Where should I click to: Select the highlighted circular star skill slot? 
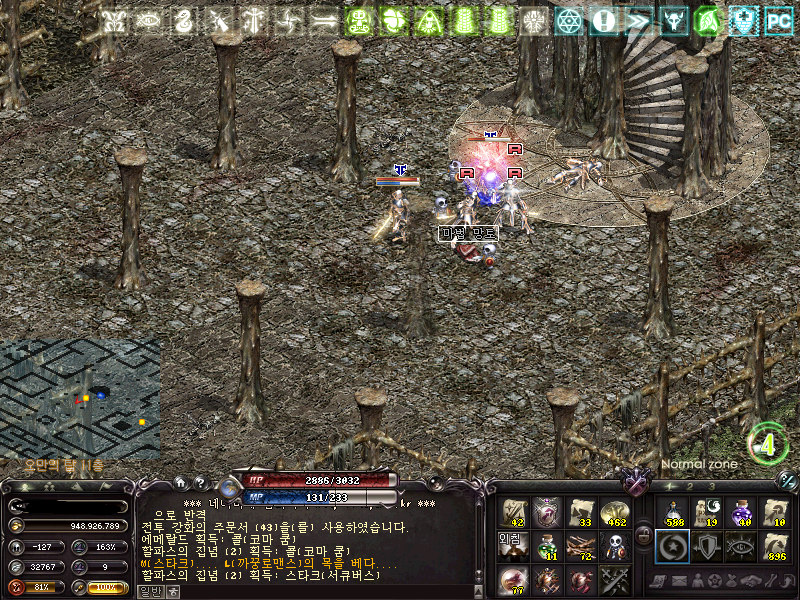tap(672, 546)
